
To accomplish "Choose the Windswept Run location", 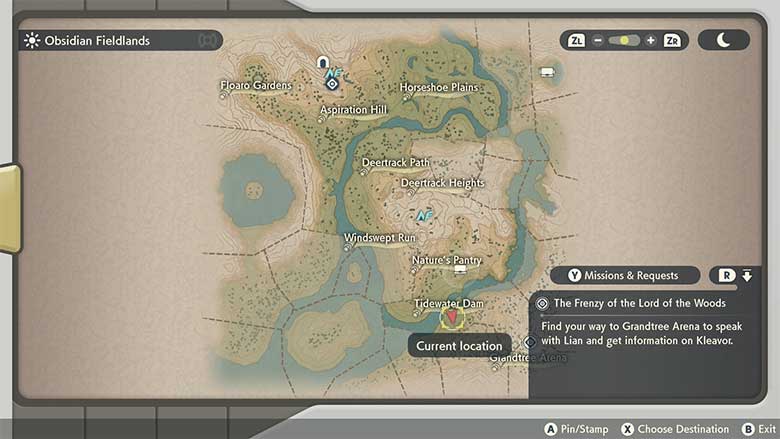I will 379,238.
